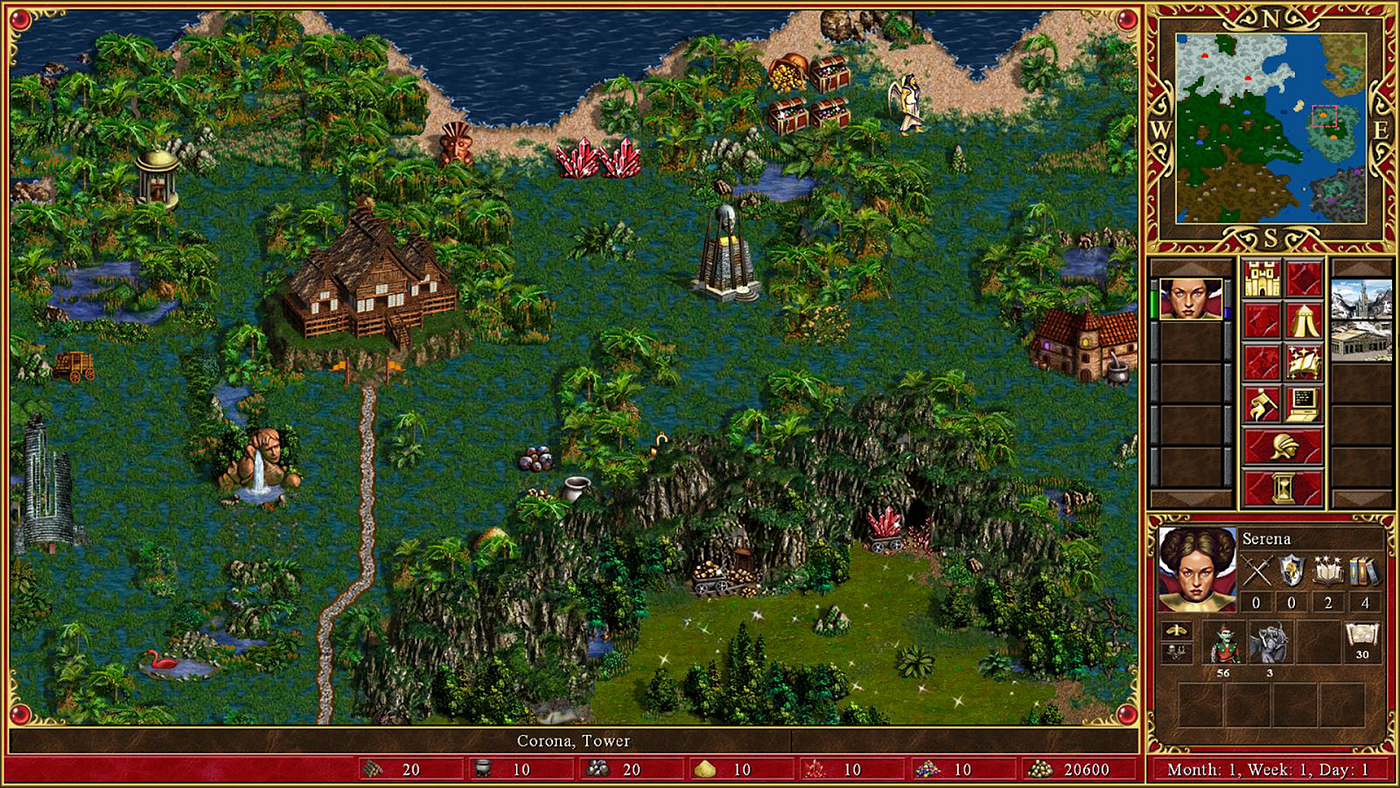Open the Kingdom Overview castle button

pyautogui.click(x=1262, y=279)
